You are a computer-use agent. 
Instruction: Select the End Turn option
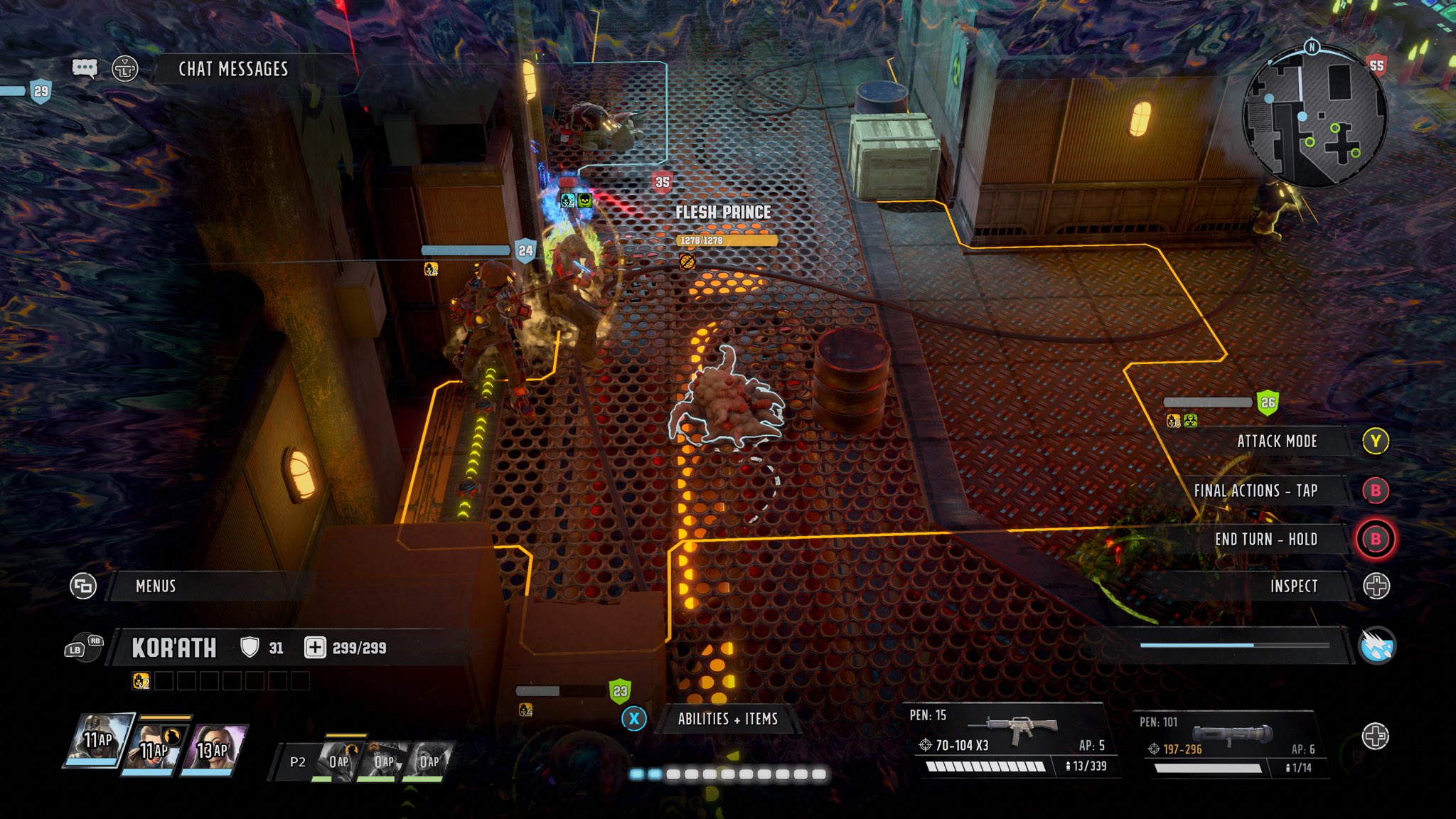(1265, 540)
